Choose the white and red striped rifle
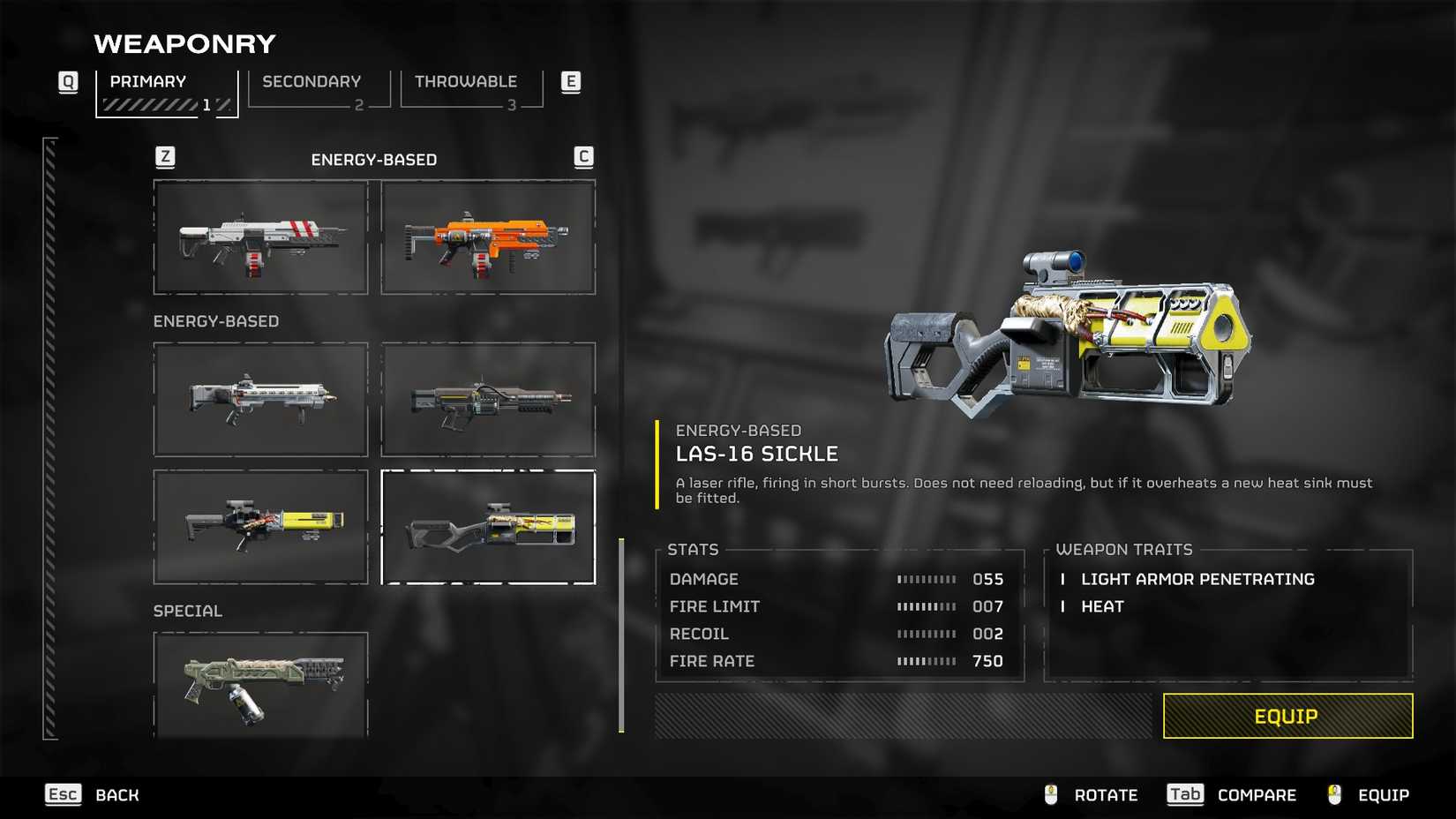This screenshot has width=1456, height=819. tap(260, 237)
